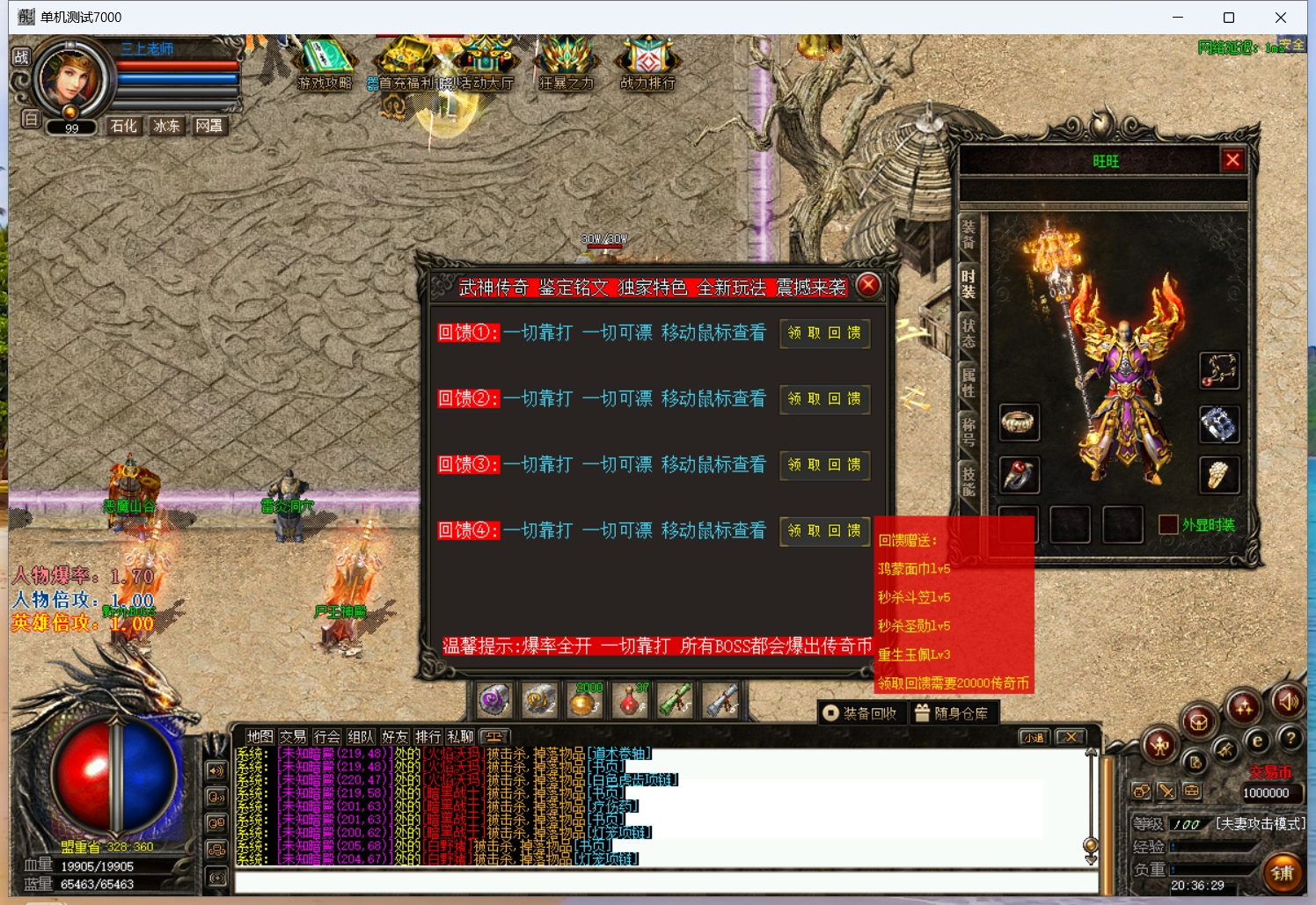Click the 小退 logout button
This screenshot has height=905, width=1316.
click(x=1035, y=737)
